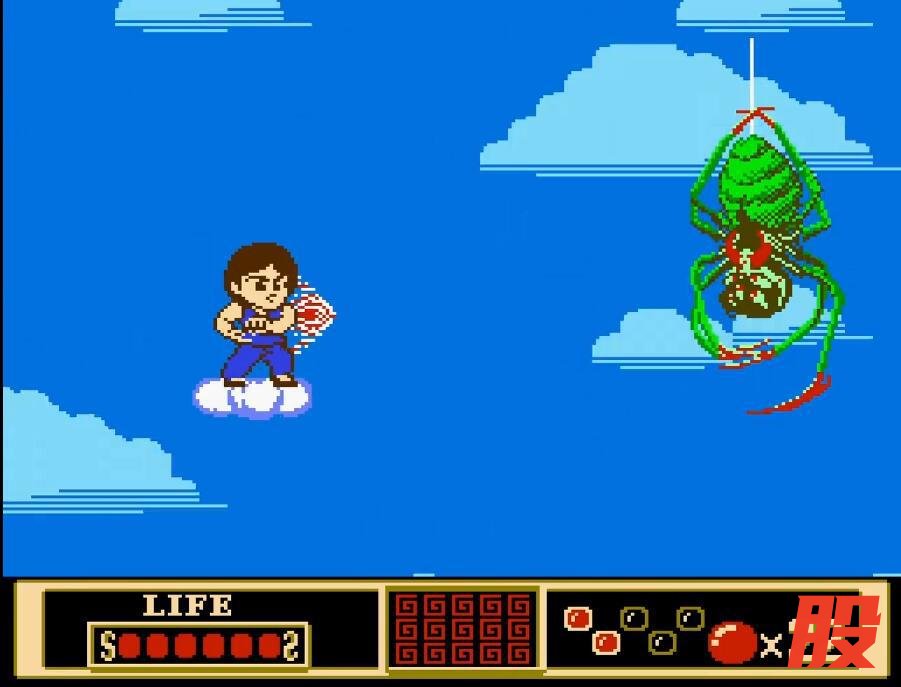Screen dimensions: 901x687
Task: Click the red patterned special attack panel
Action: (462, 630)
